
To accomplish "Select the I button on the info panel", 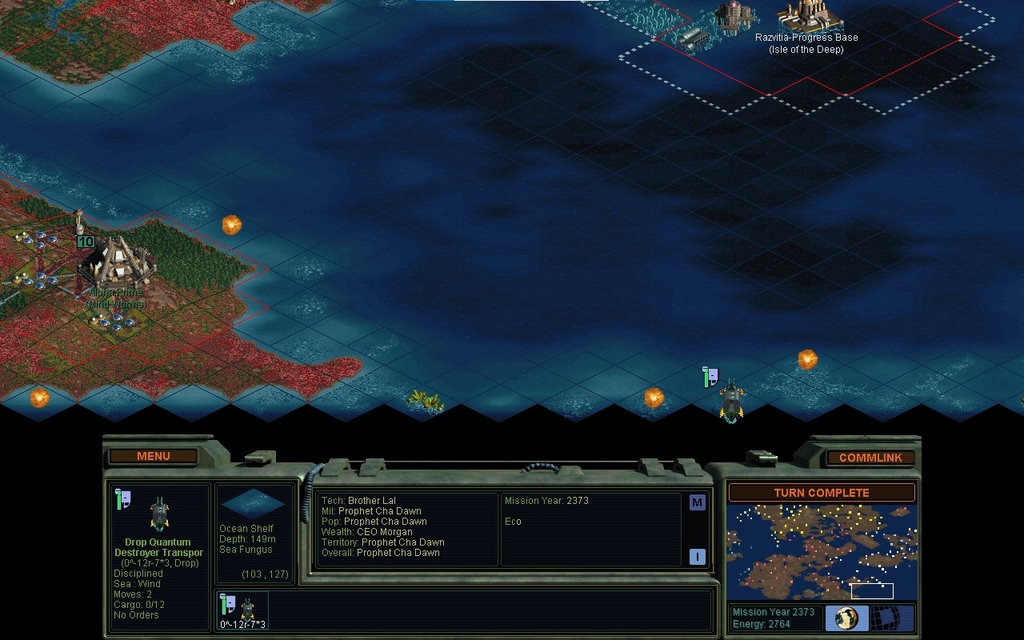I will (697, 557).
